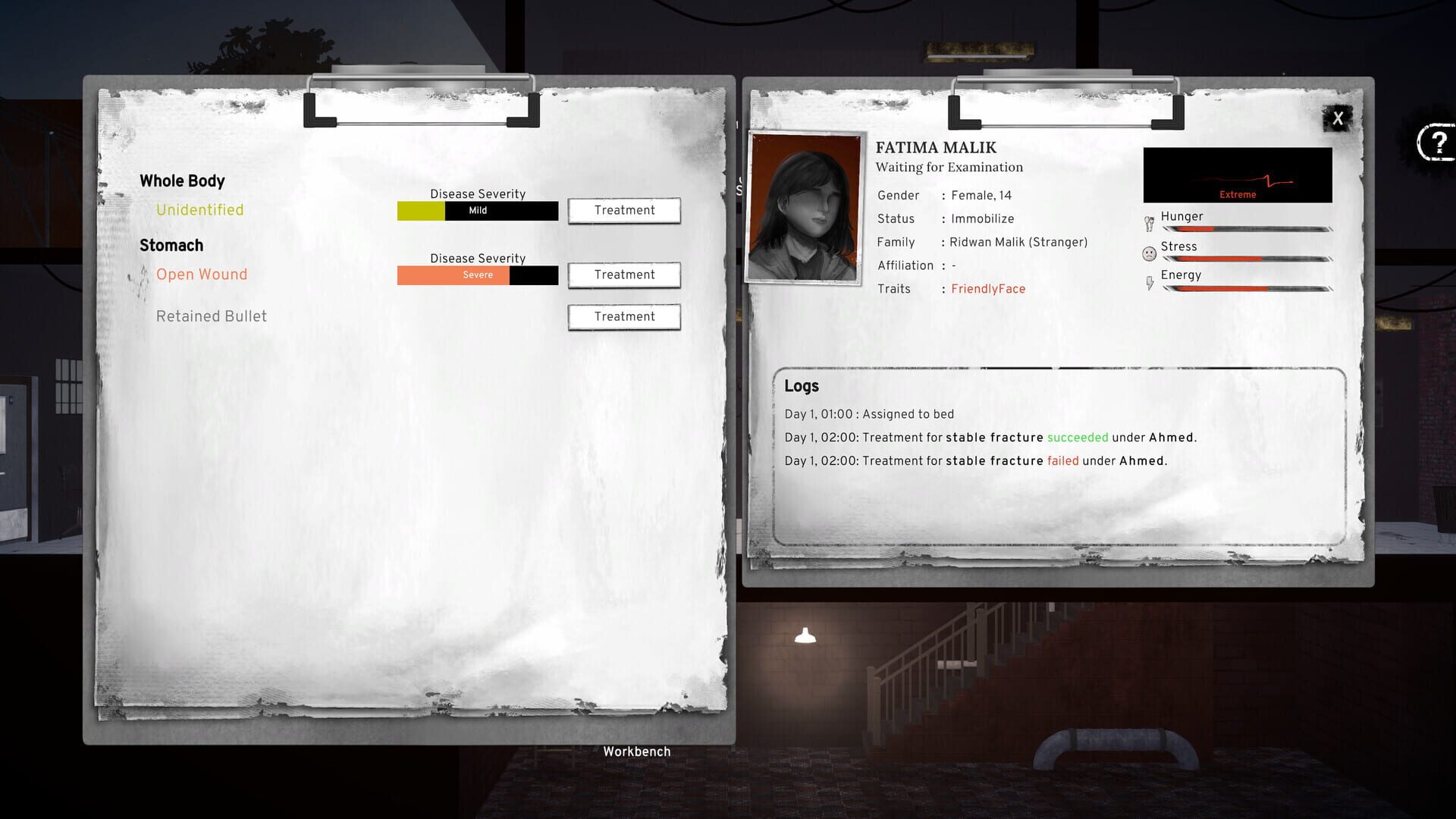Click the heart rate monitor showing Extreme
Image resolution: width=1456 pixels, height=819 pixels.
[x=1238, y=174]
